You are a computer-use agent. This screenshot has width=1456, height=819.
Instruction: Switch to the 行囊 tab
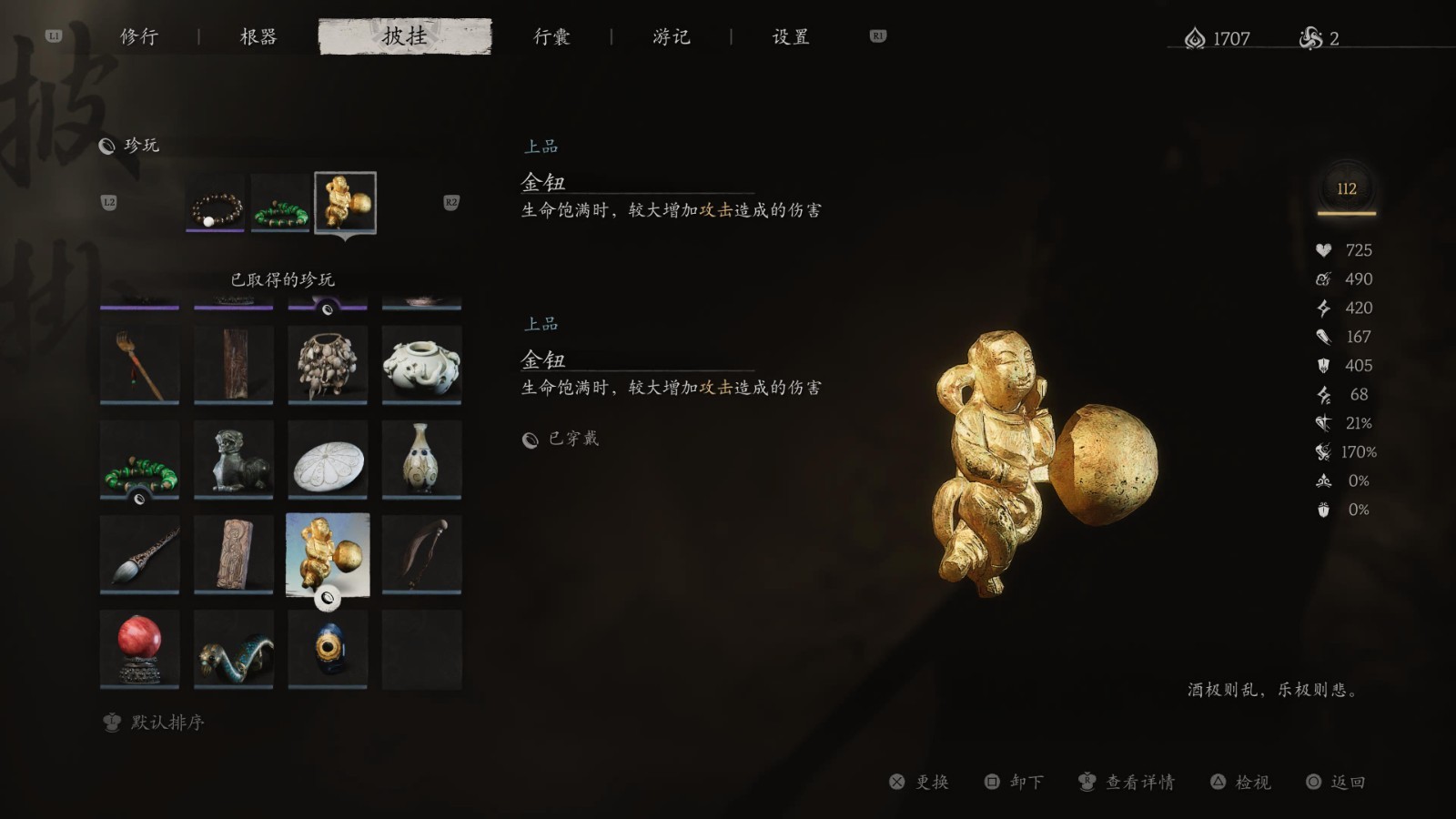click(x=551, y=36)
